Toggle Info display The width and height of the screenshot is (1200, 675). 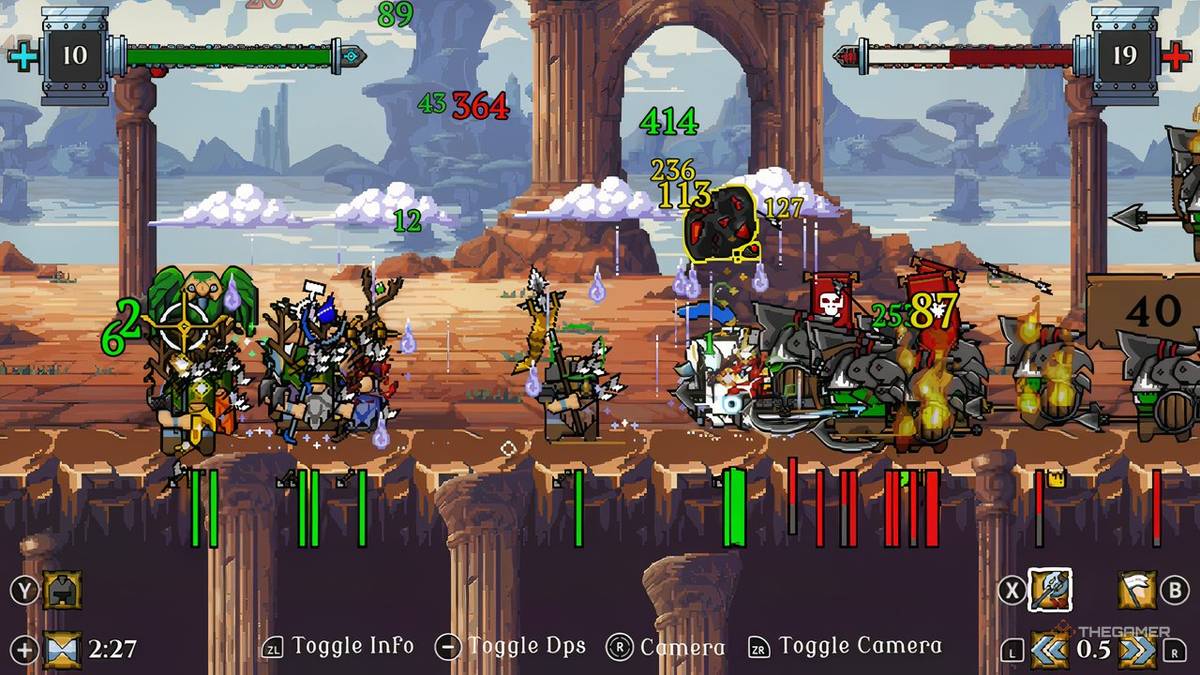pos(352,647)
